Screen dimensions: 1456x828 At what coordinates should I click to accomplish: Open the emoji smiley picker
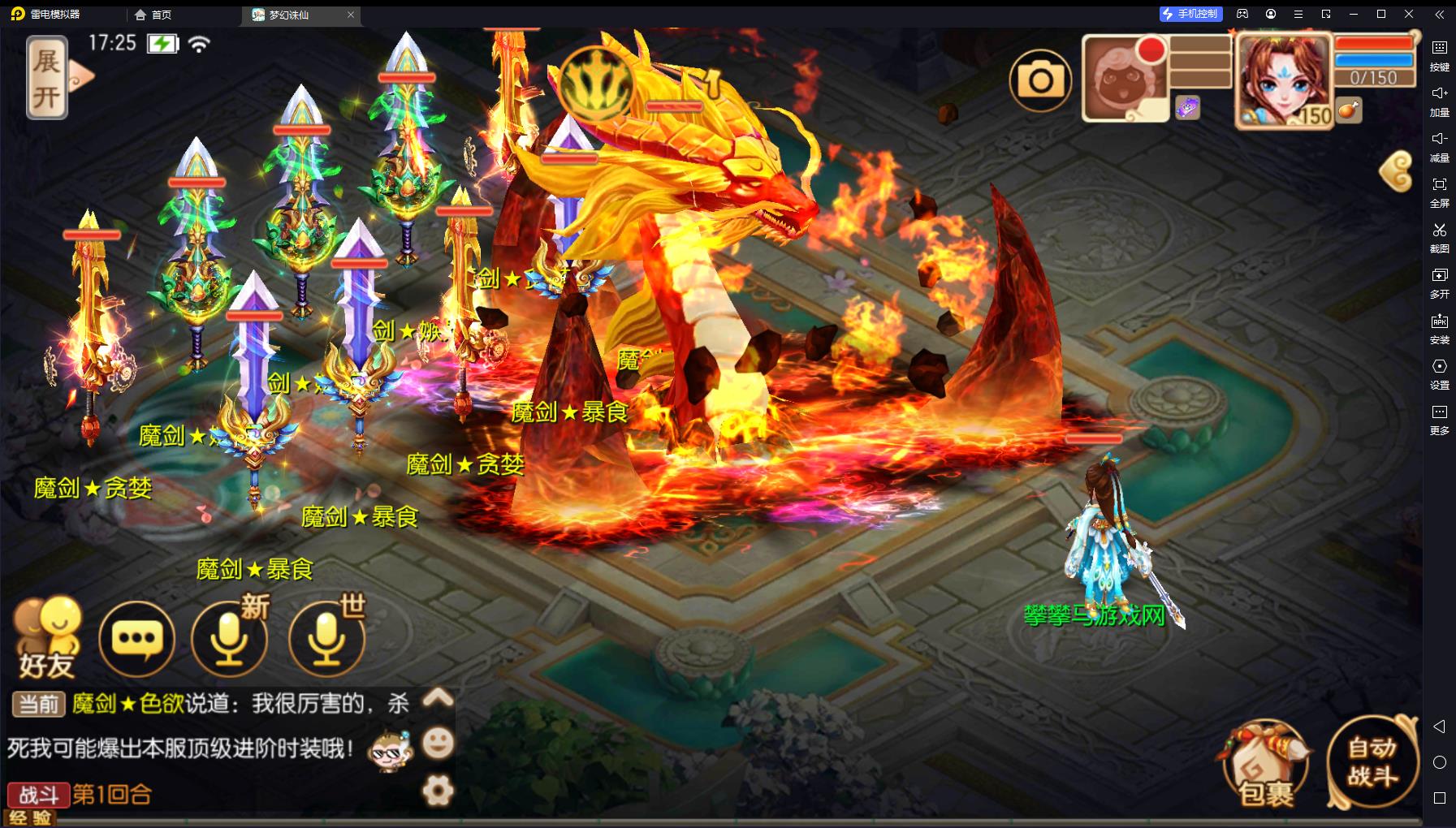[438, 743]
